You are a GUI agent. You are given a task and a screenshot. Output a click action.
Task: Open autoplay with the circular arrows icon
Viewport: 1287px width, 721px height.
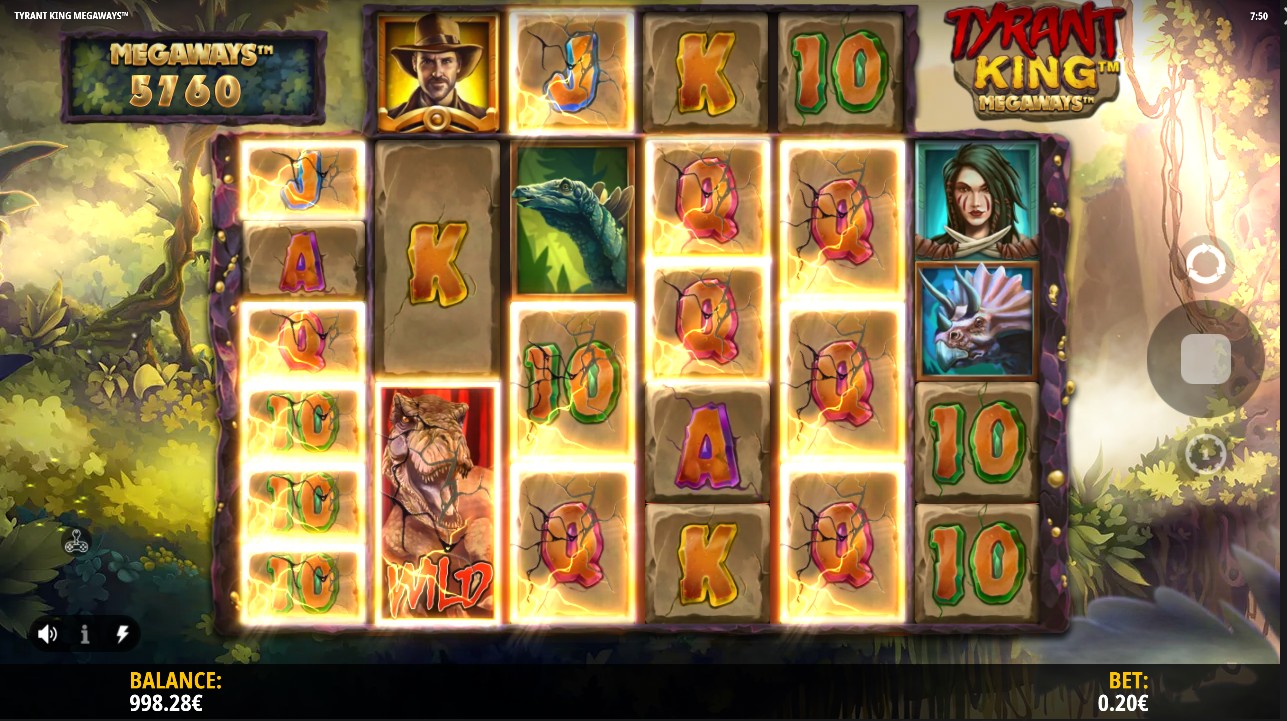point(1205,265)
